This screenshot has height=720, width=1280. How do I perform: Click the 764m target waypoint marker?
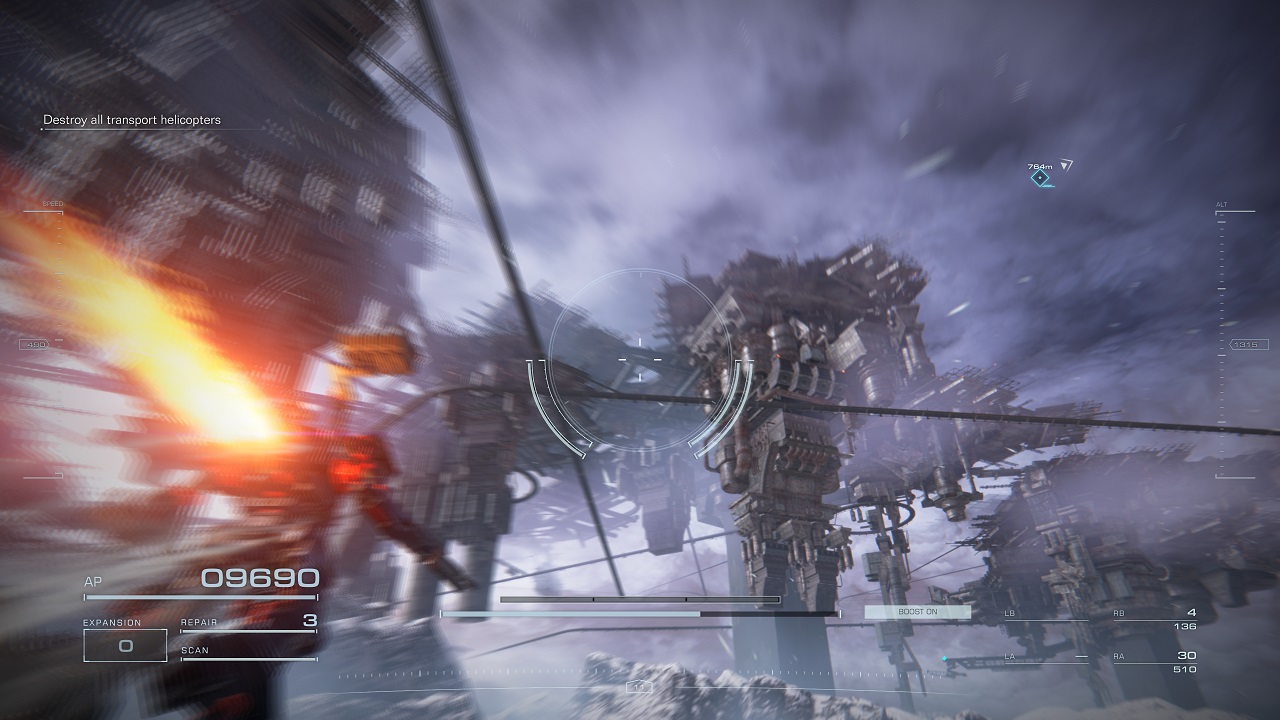pyautogui.click(x=1040, y=178)
